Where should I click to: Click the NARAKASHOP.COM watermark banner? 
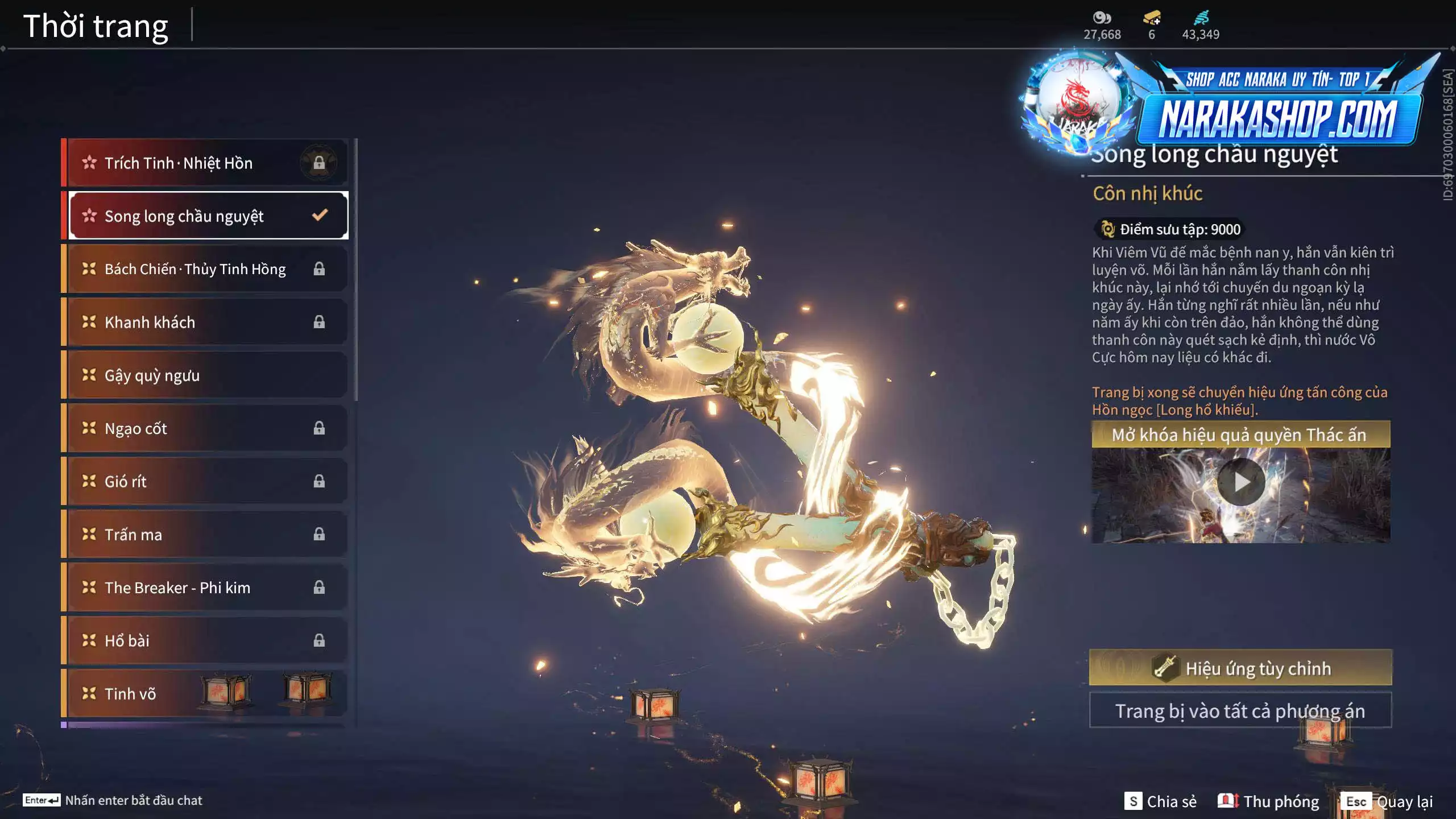click(1277, 118)
